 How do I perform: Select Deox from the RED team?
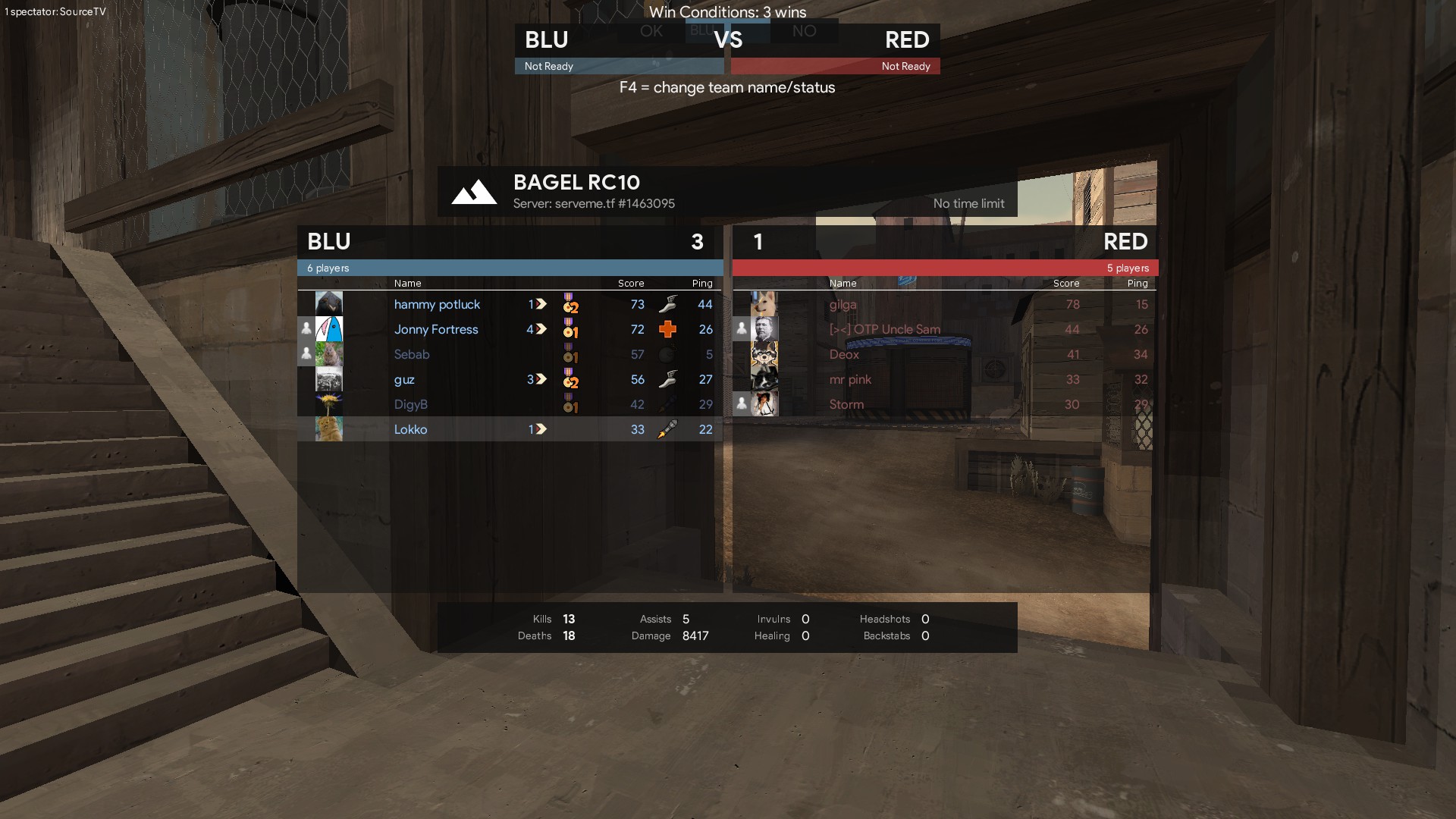coord(844,354)
